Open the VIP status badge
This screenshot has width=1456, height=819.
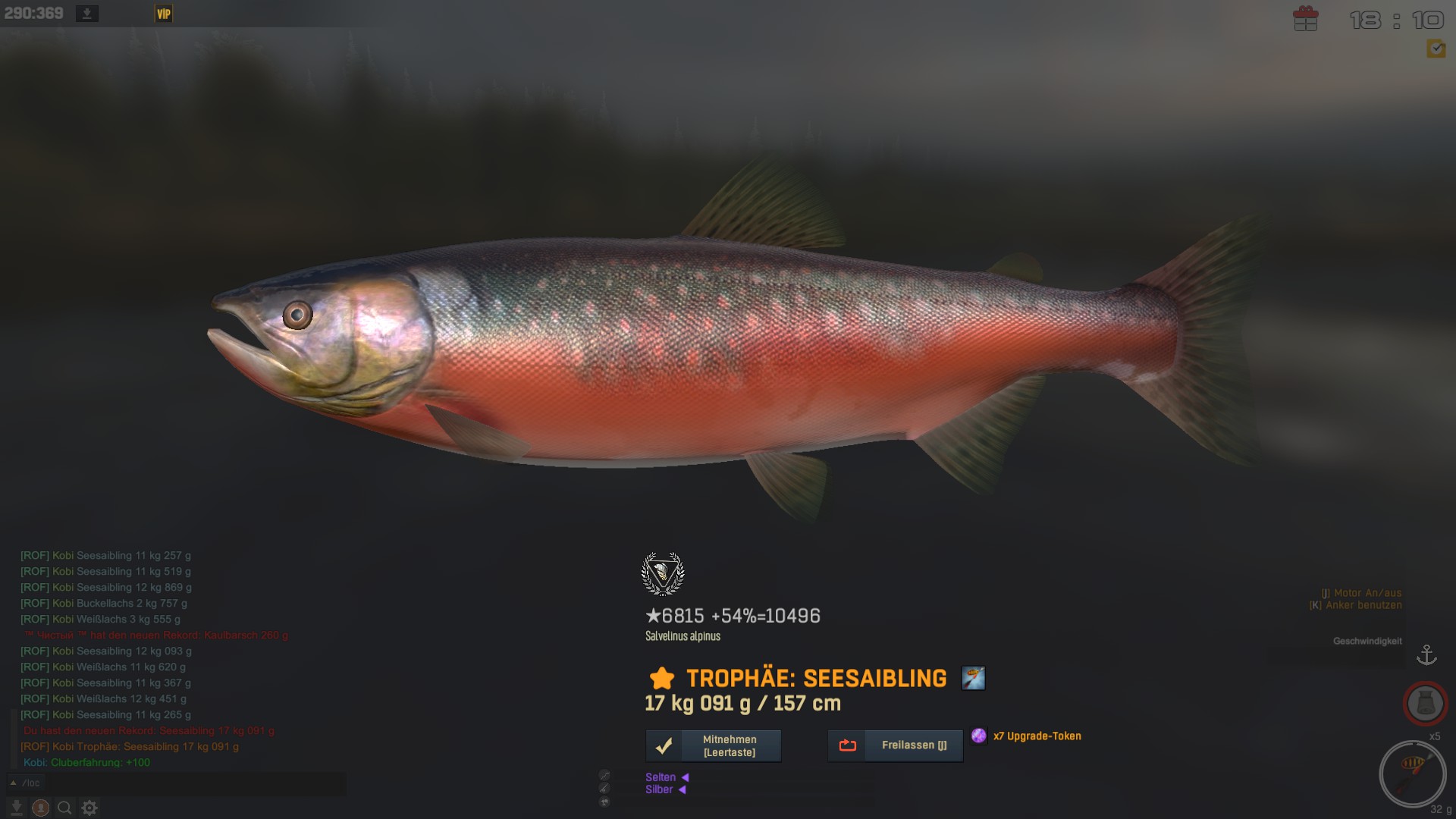[163, 14]
